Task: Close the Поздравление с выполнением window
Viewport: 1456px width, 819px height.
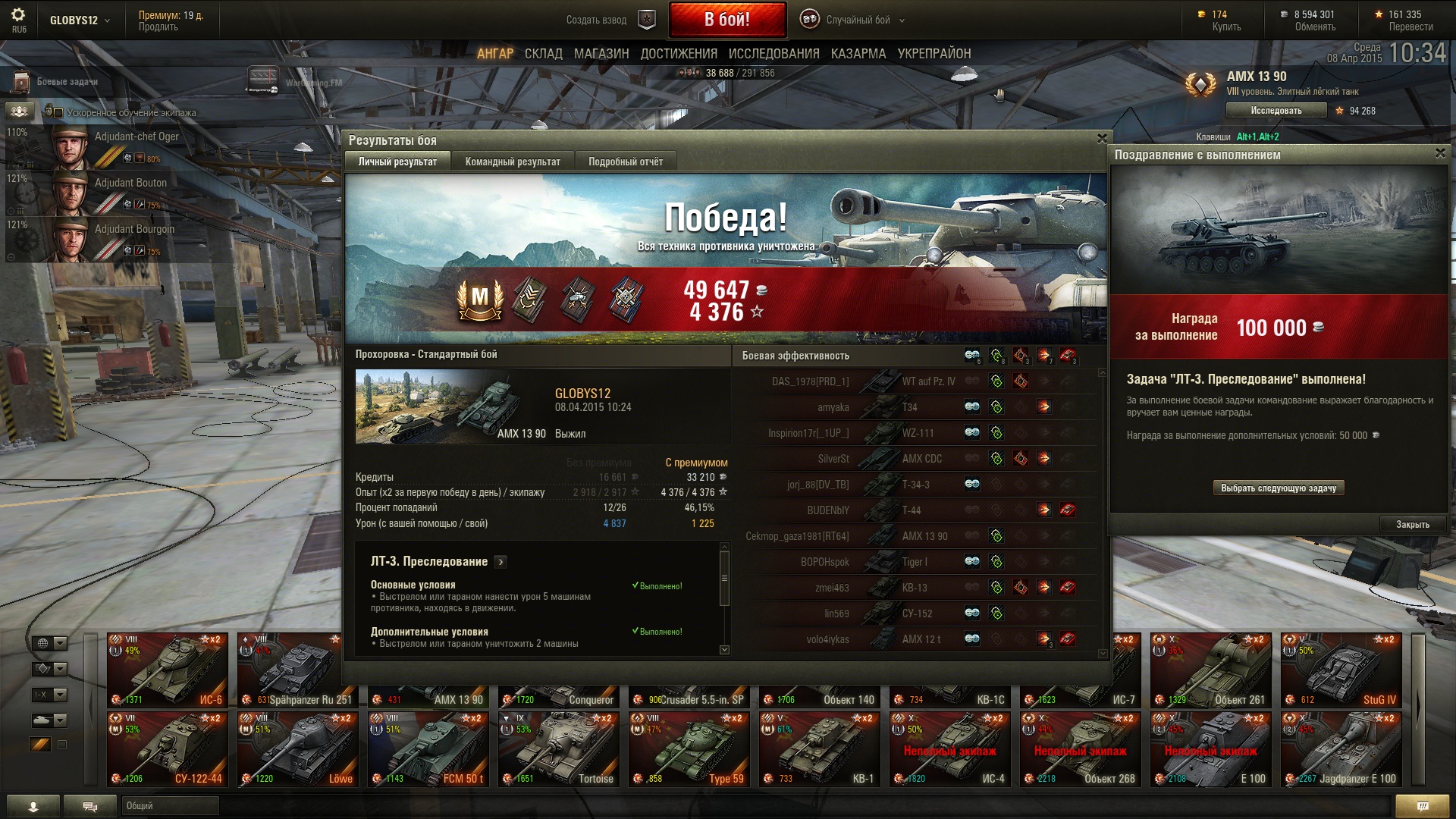Action: click(x=1440, y=153)
